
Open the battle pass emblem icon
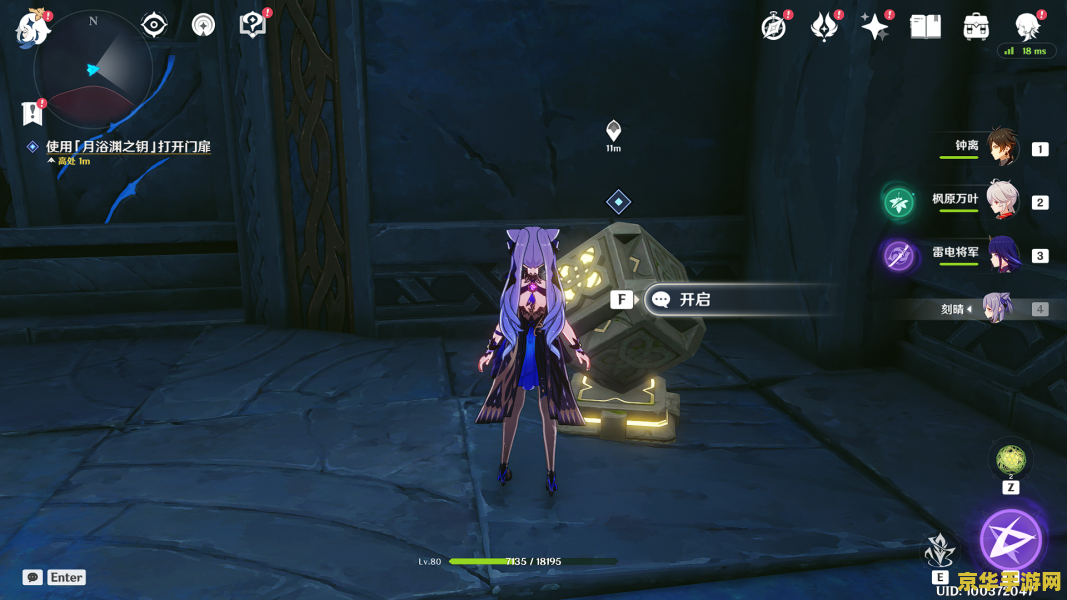824,27
